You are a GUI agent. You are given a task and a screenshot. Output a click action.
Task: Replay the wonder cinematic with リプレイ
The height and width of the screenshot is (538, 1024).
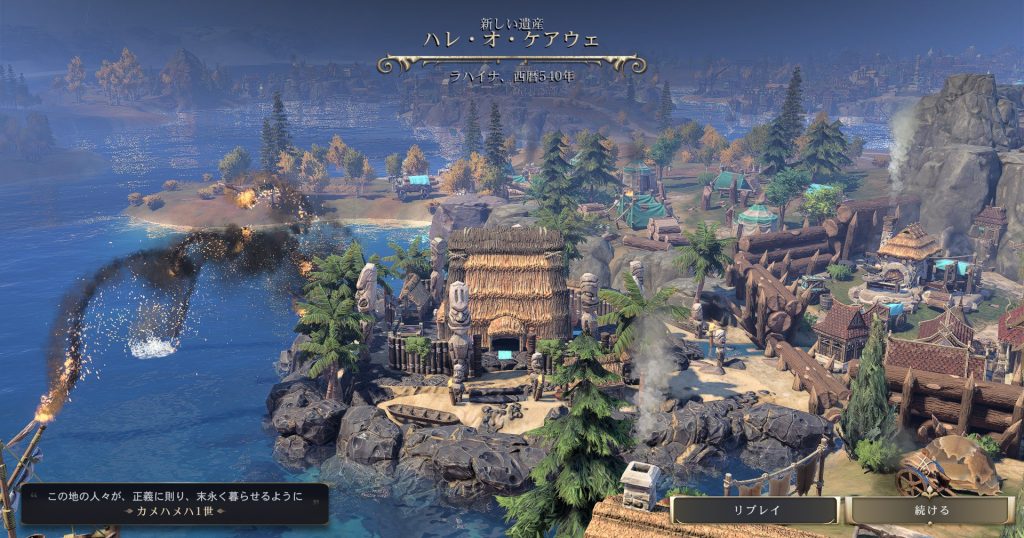point(755,510)
